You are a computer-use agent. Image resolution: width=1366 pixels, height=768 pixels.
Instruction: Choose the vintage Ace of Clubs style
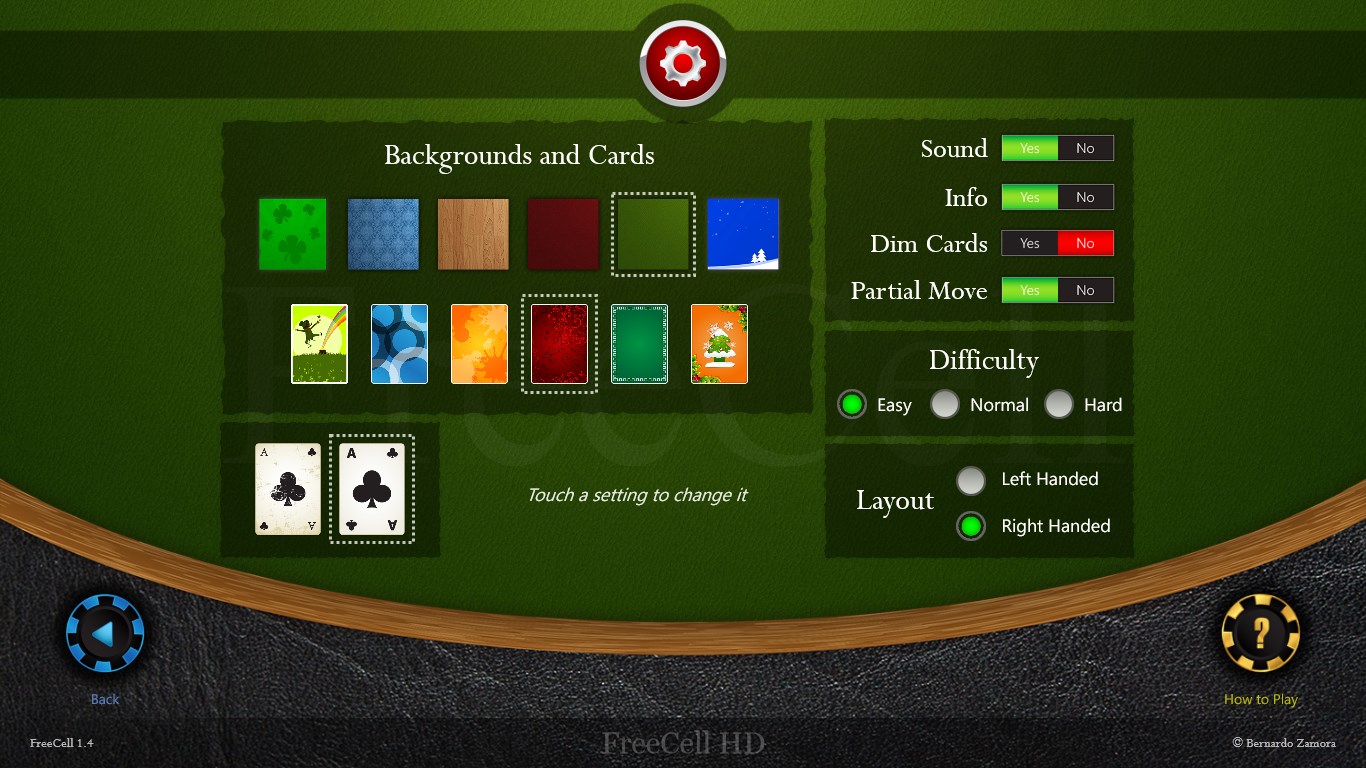pos(287,489)
